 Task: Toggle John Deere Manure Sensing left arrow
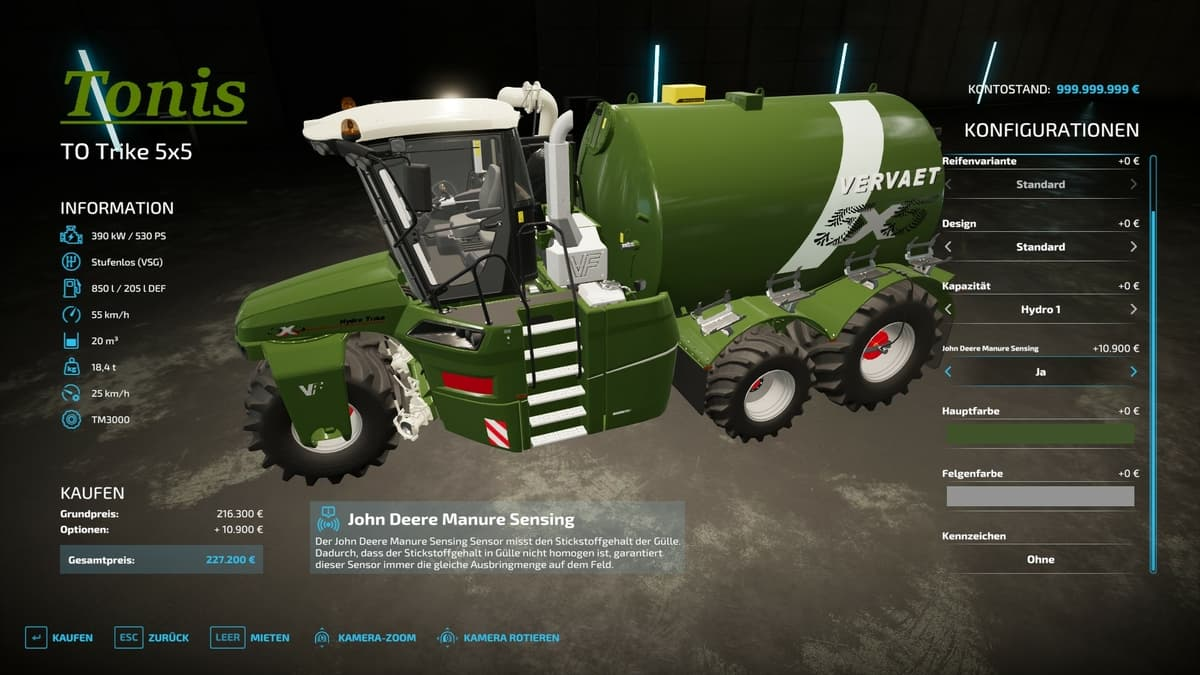pyautogui.click(x=948, y=372)
